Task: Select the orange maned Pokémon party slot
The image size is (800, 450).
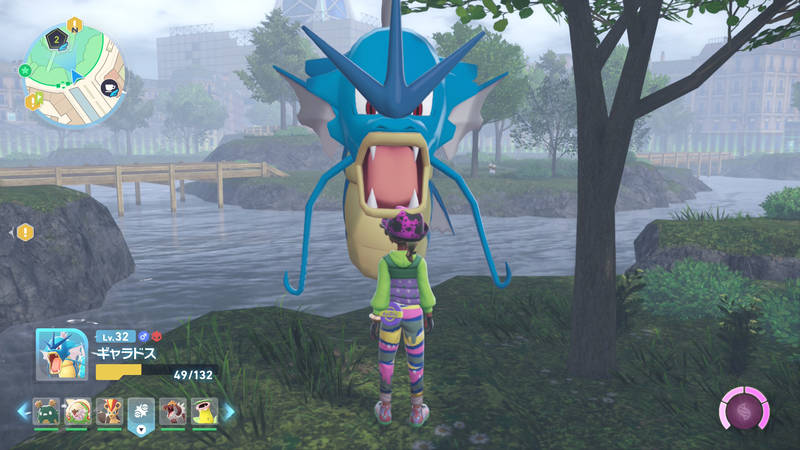Action: pos(109,411)
